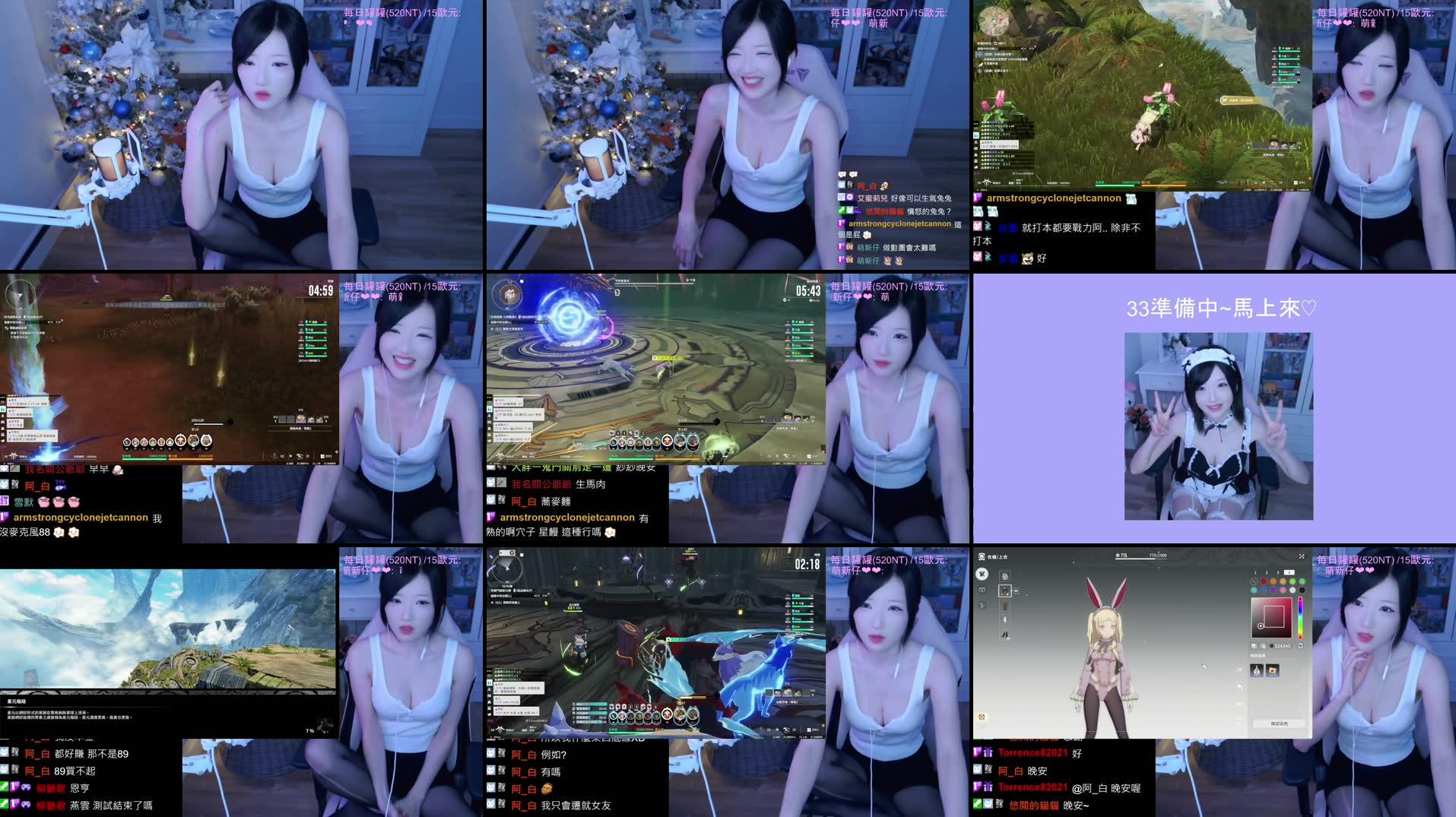Click the rainbow hue slider in the dye panel
The image size is (1456, 817).
coord(1300,619)
